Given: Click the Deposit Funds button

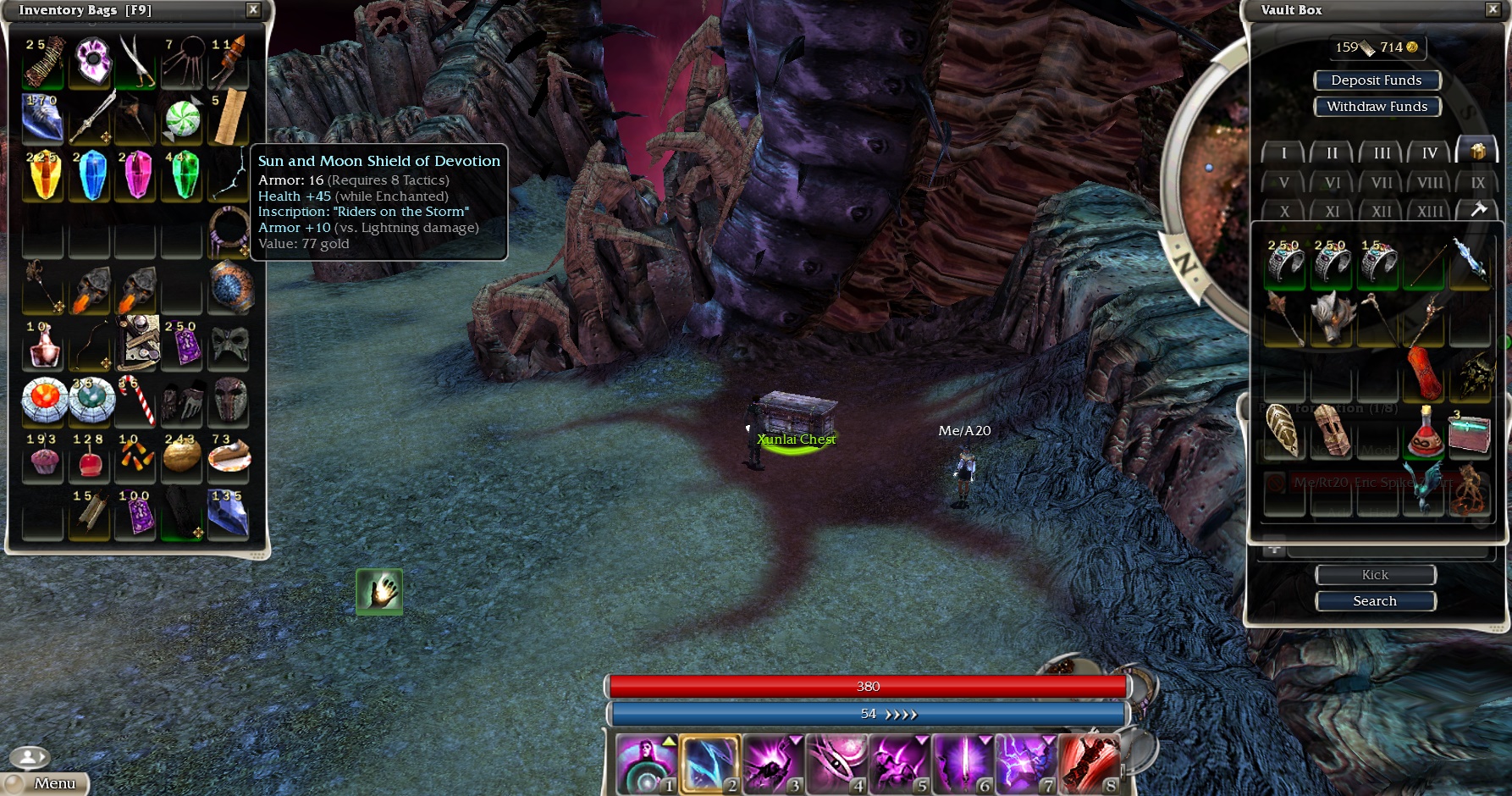Looking at the screenshot, I should point(1377,80).
